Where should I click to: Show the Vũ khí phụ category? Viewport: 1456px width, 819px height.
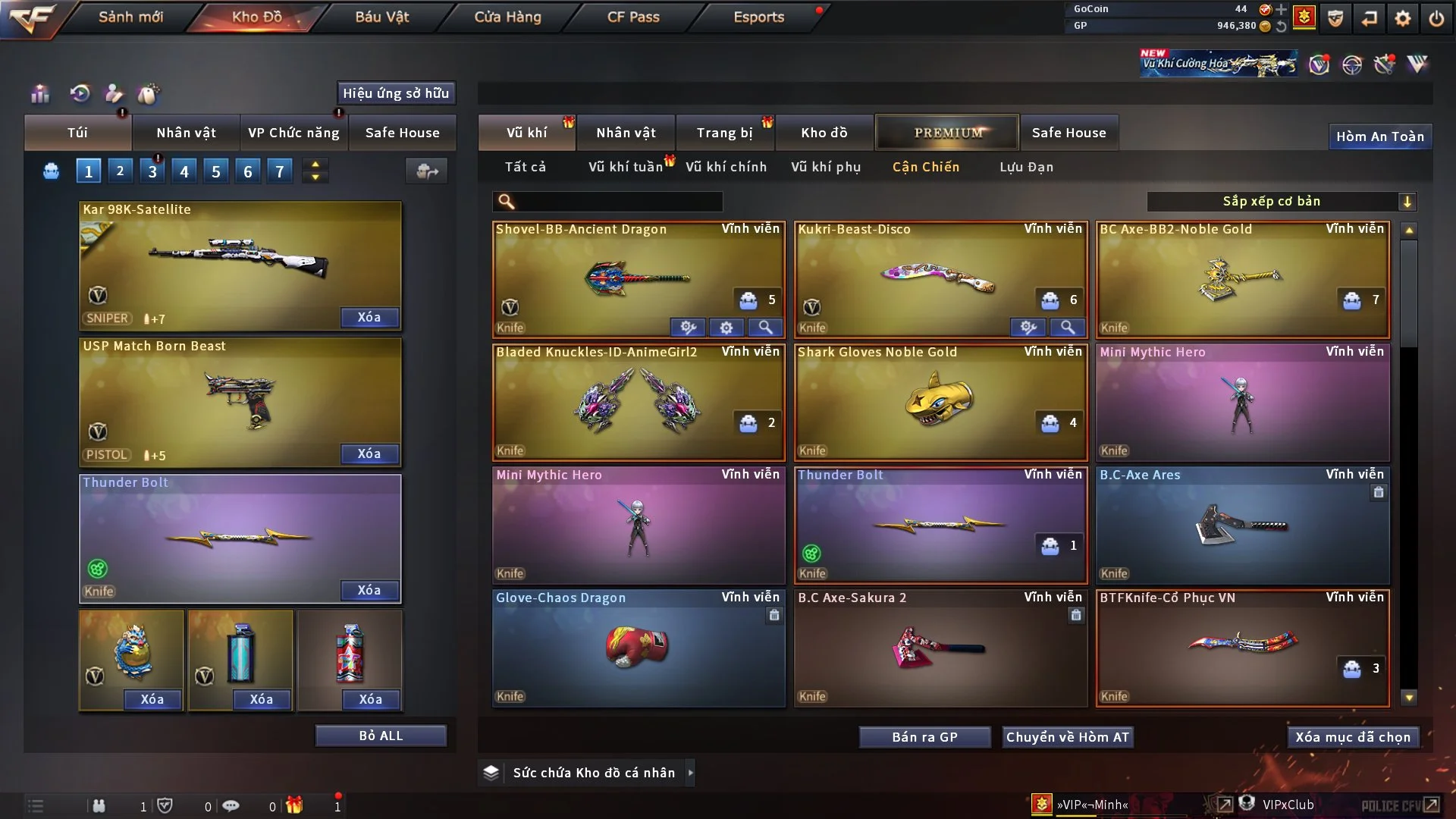coord(825,167)
